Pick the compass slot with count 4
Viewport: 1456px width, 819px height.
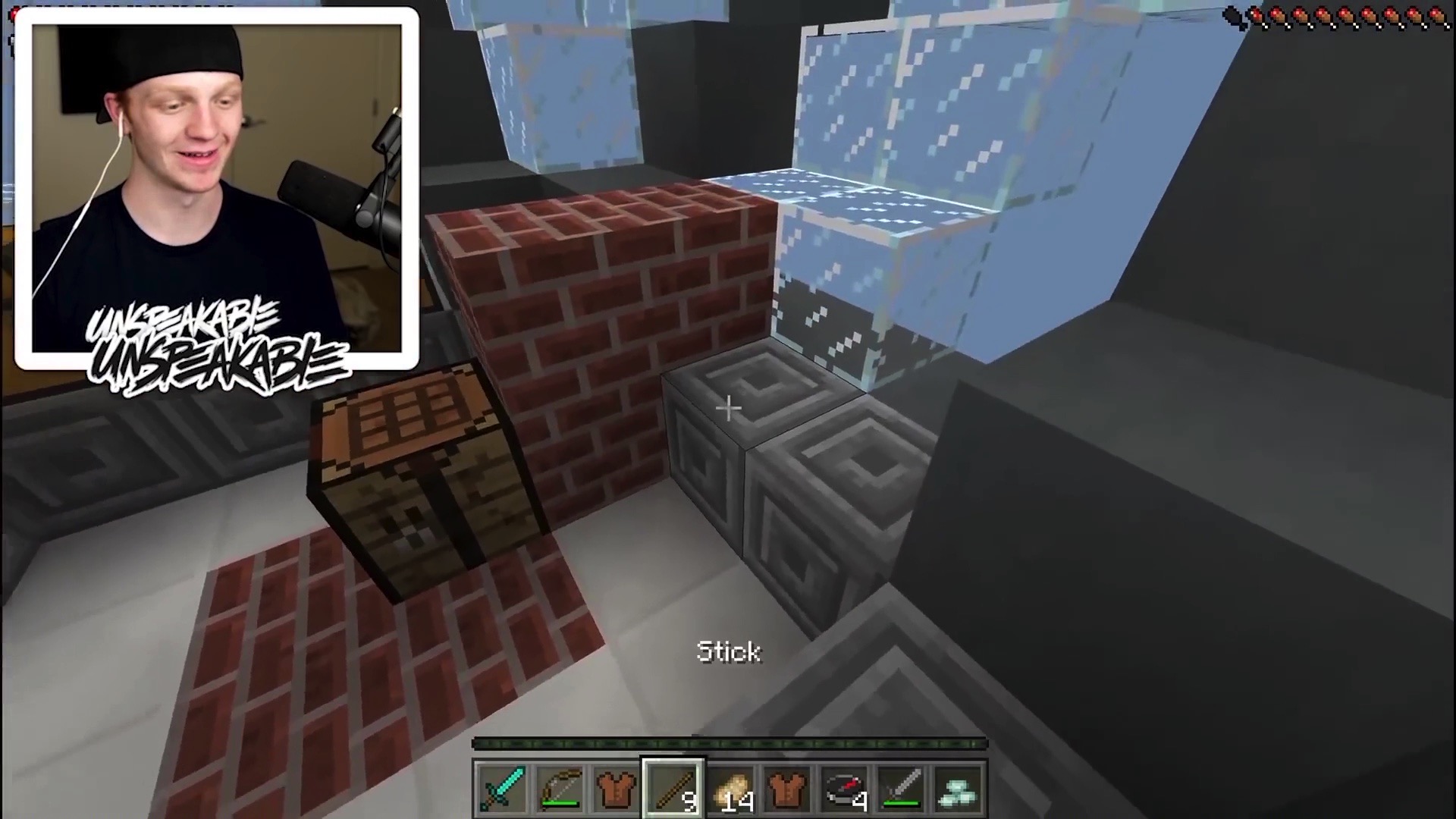pos(844,789)
